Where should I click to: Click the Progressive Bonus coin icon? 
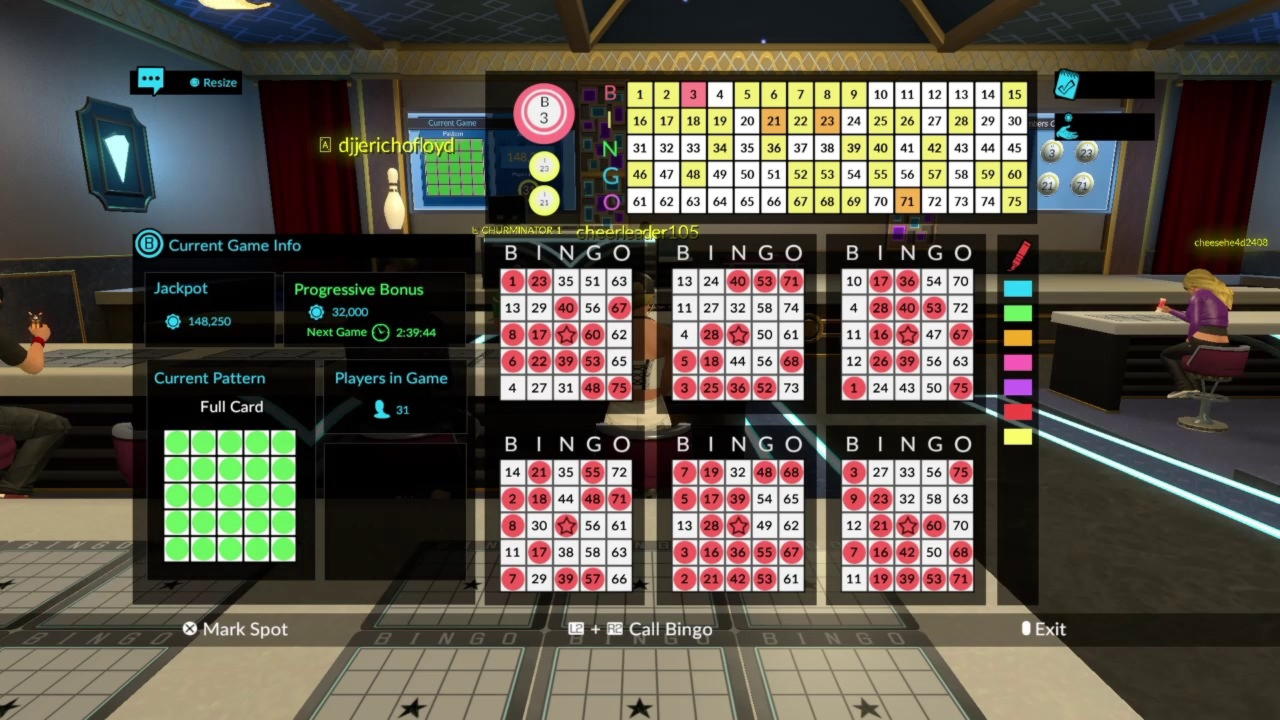[x=316, y=312]
